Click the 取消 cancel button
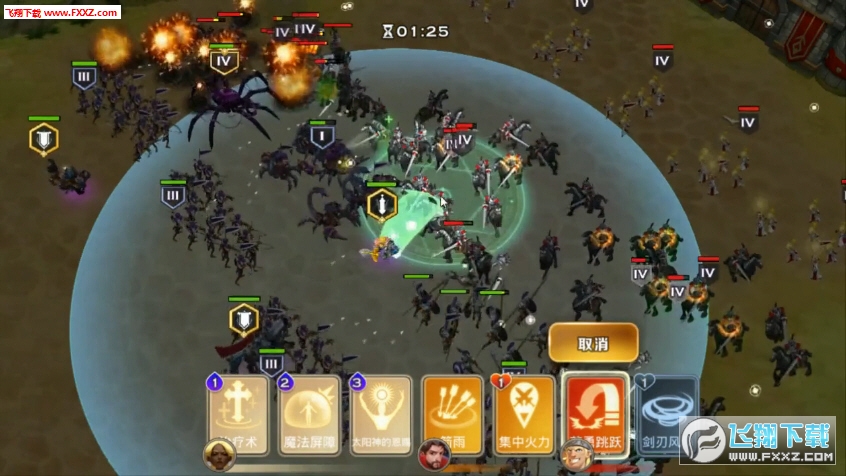This screenshot has height=476, width=846. (593, 343)
